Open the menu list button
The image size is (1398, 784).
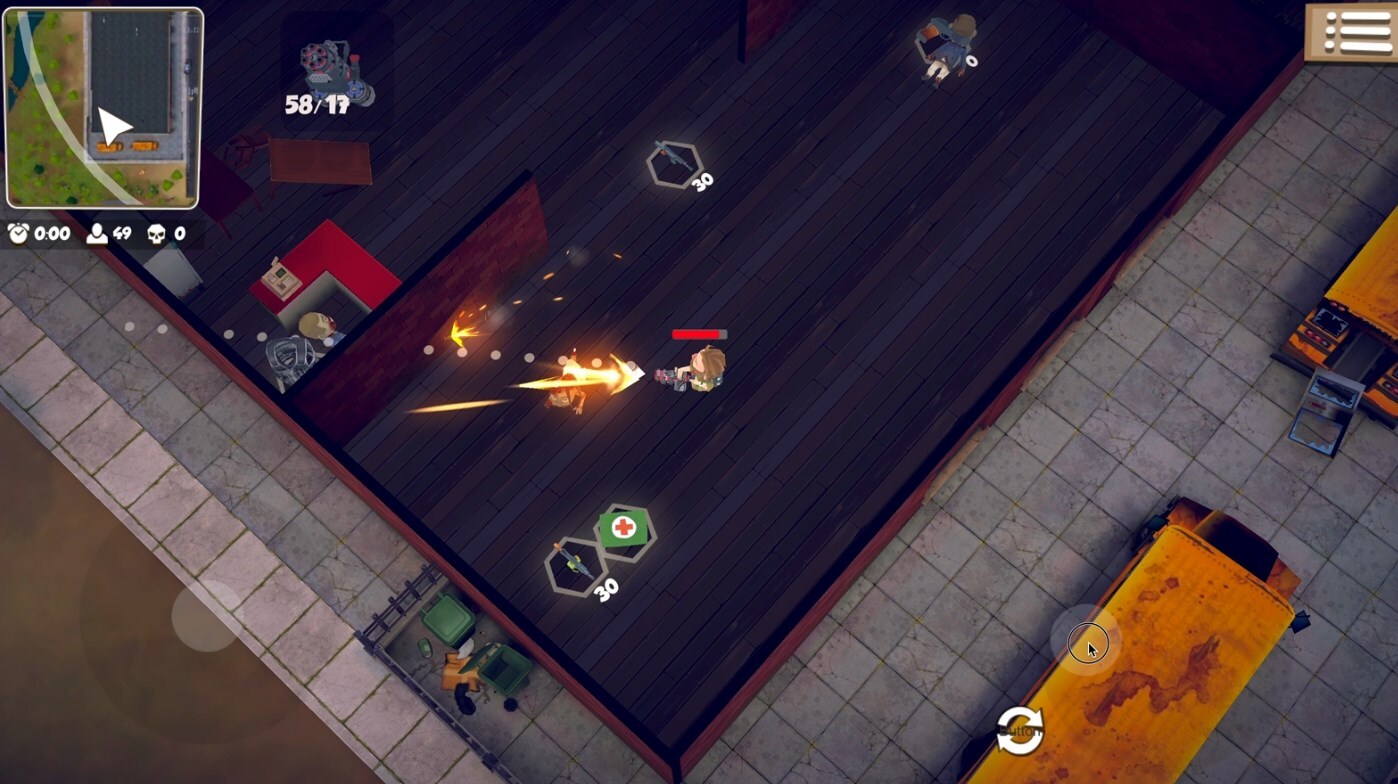point(1351,32)
